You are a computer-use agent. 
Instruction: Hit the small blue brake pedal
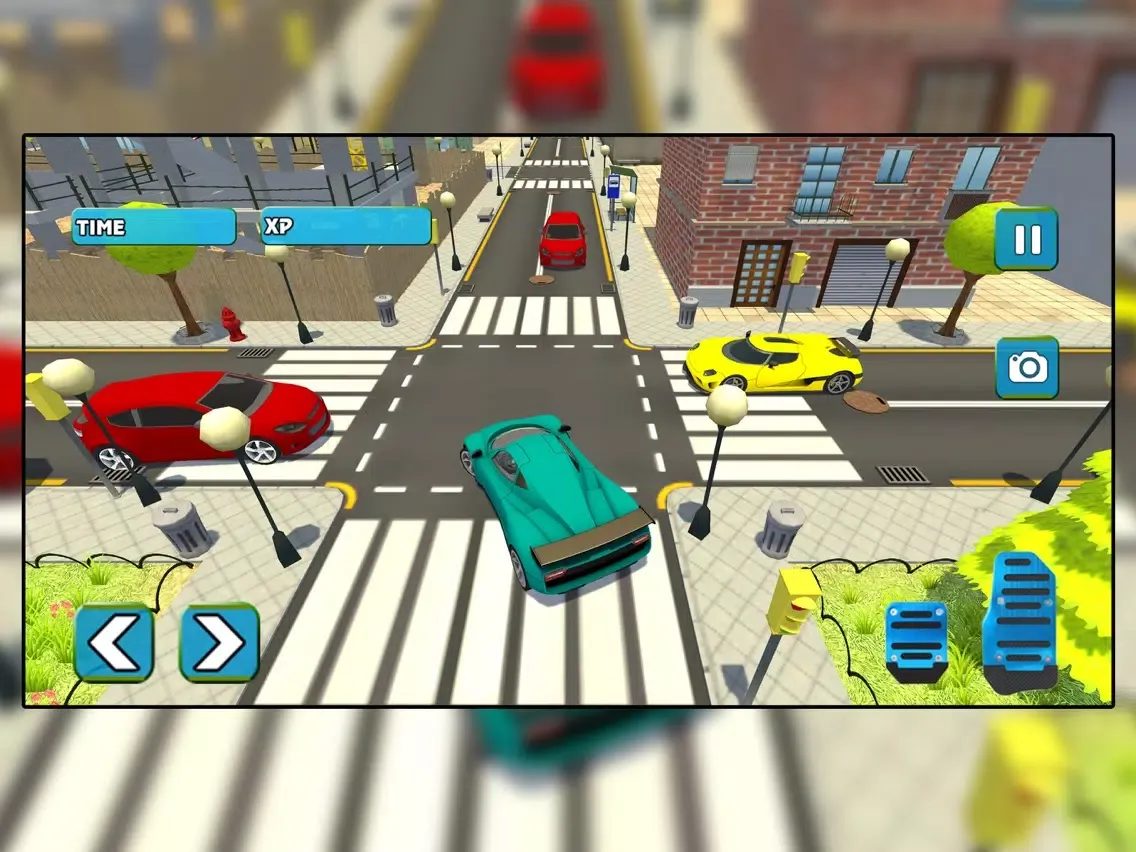(x=916, y=641)
